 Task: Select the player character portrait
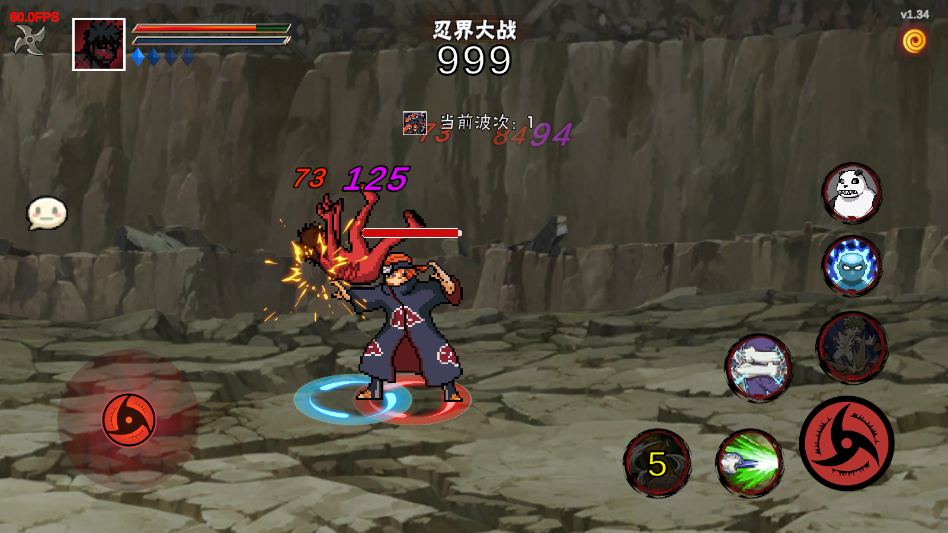click(x=99, y=45)
